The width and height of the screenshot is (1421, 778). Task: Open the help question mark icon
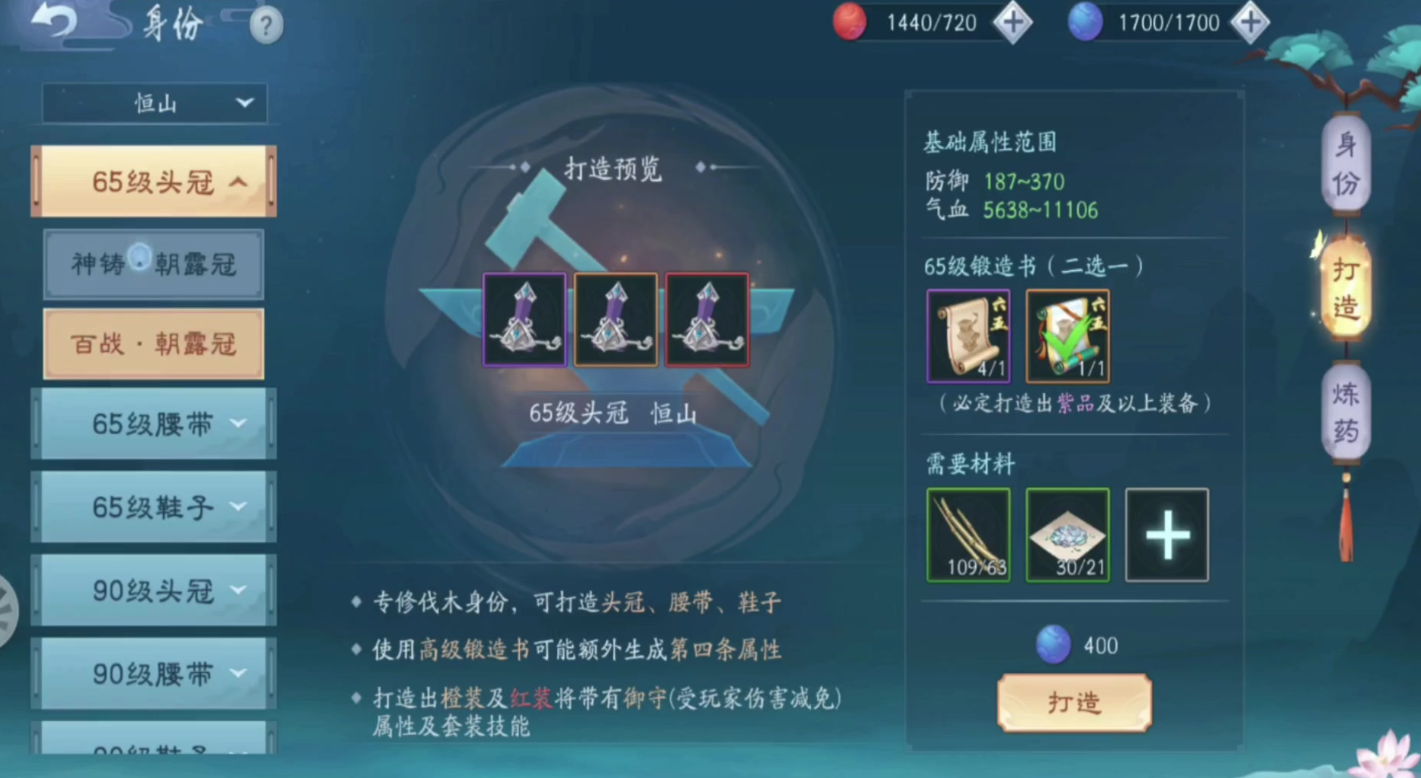265,26
